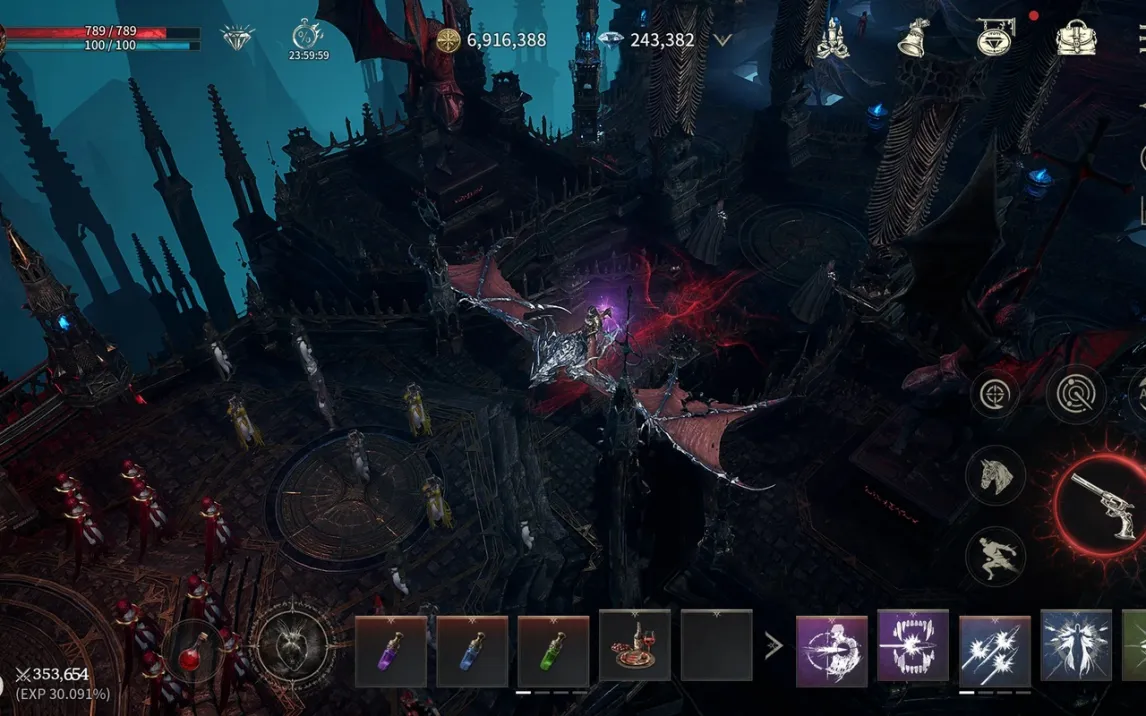Activate the crosshair target lock icon
1146x716 pixels.
coord(995,393)
